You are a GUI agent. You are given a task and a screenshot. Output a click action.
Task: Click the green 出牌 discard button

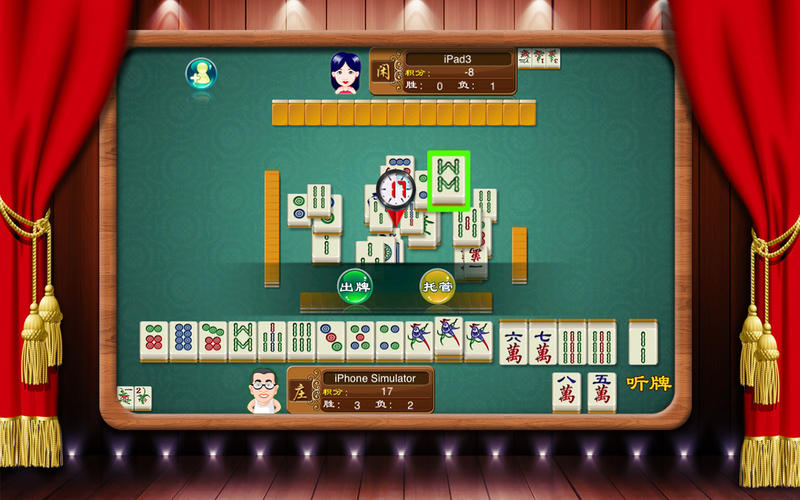click(354, 286)
